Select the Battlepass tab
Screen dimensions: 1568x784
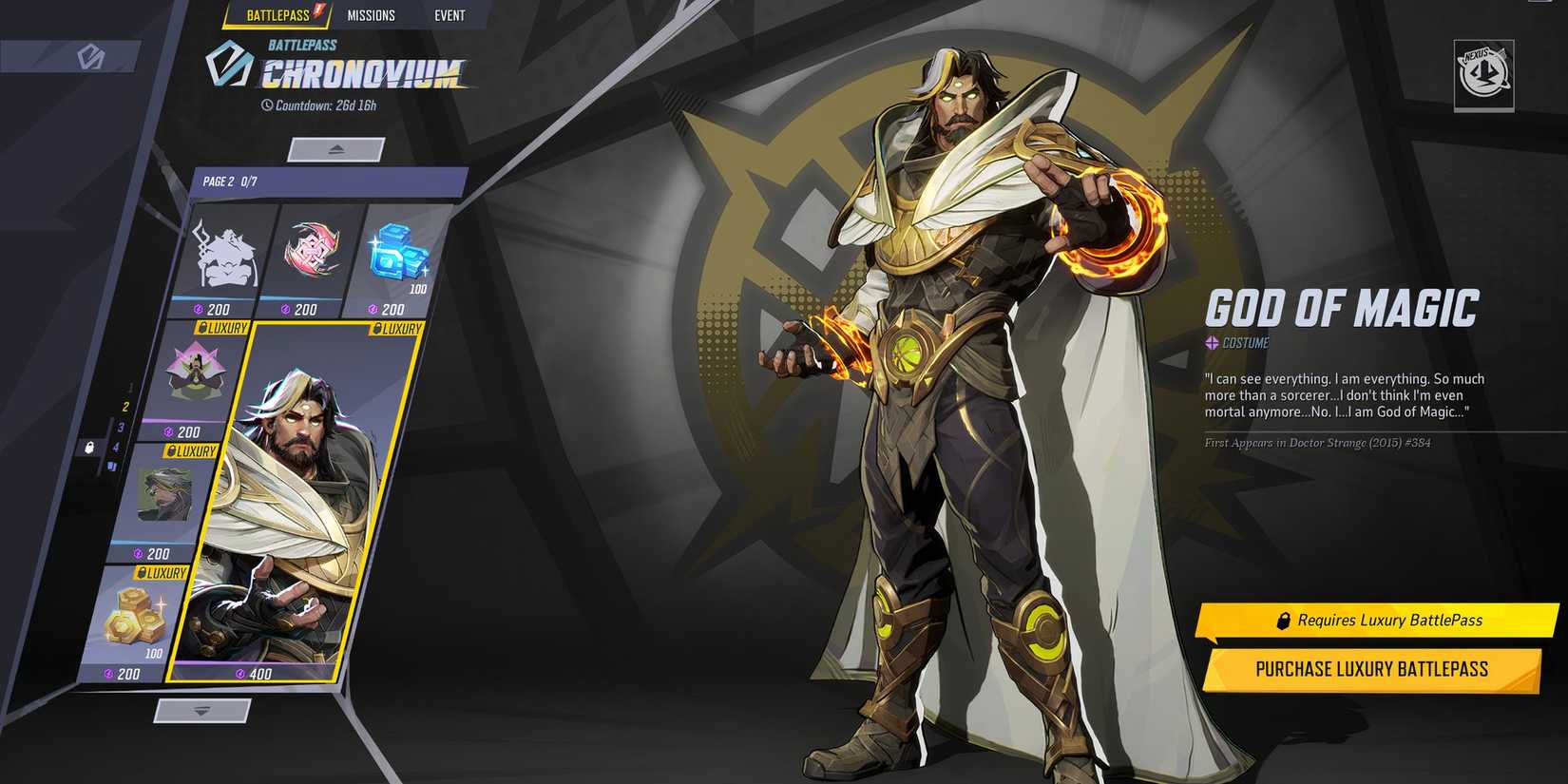(x=277, y=15)
